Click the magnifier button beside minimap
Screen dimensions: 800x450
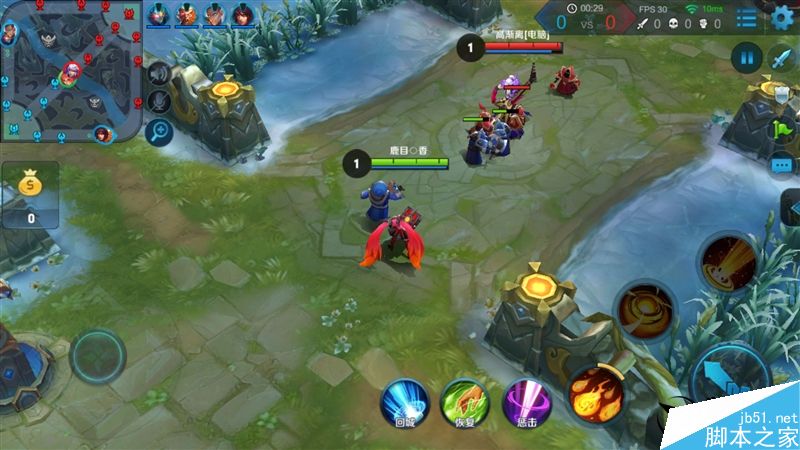(158, 130)
